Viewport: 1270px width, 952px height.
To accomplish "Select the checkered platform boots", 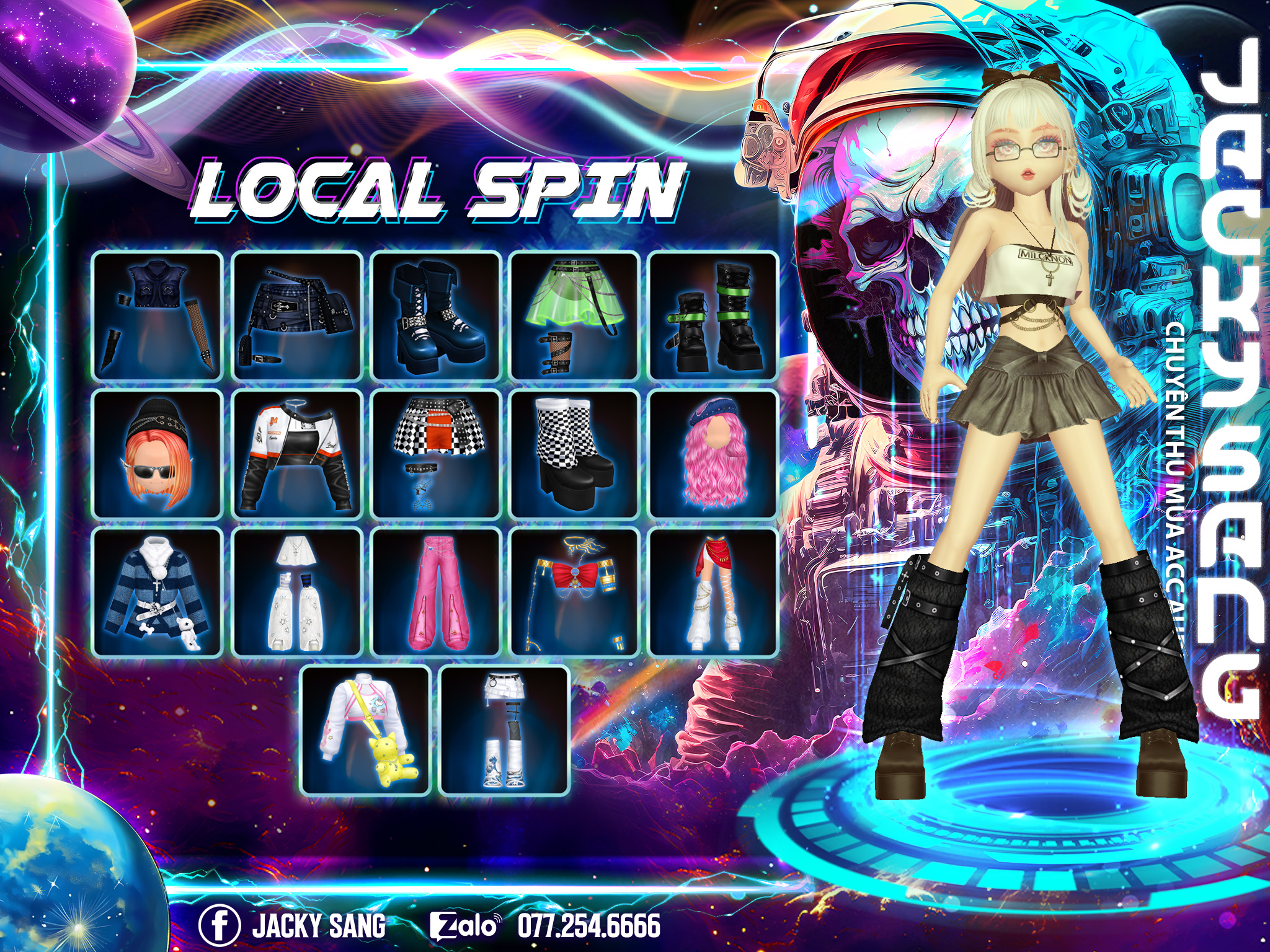I will pyautogui.click(x=575, y=454).
